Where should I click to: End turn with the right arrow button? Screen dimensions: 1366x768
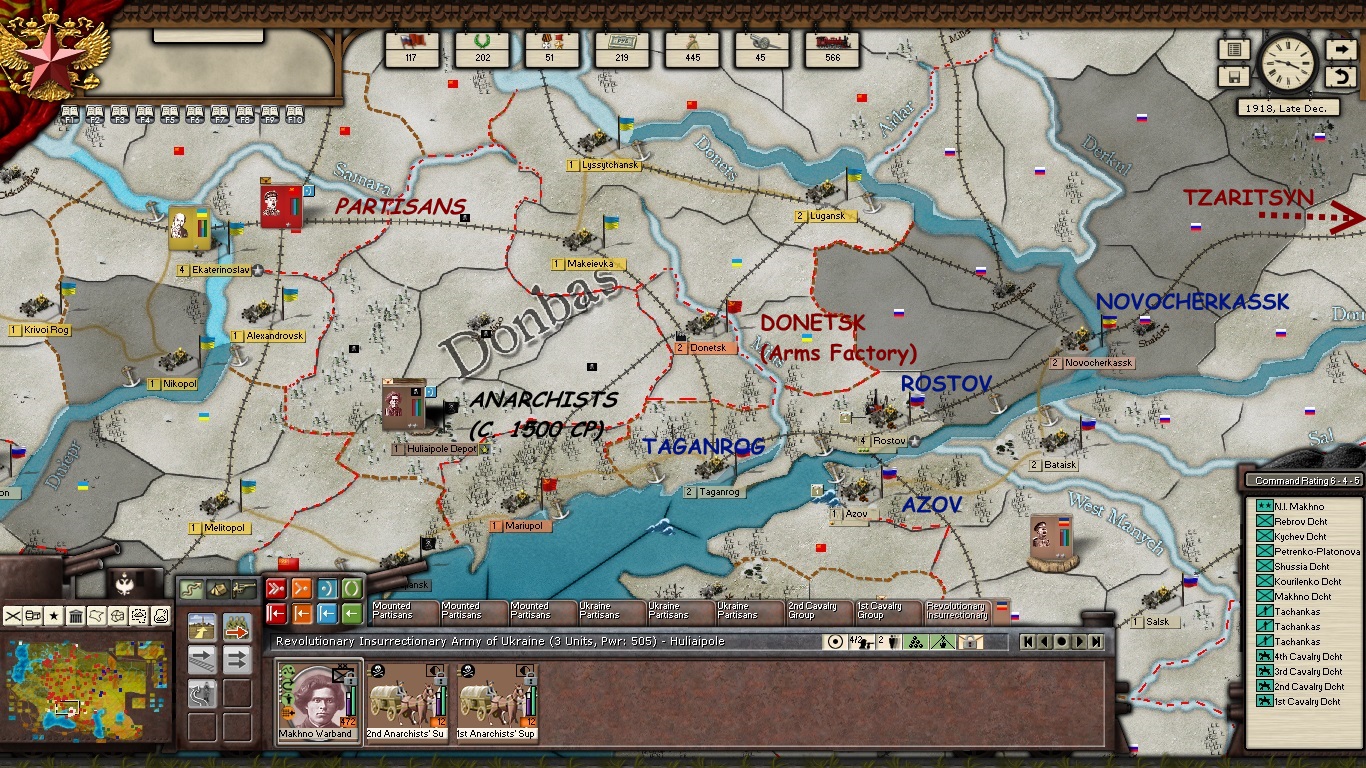point(1340,49)
